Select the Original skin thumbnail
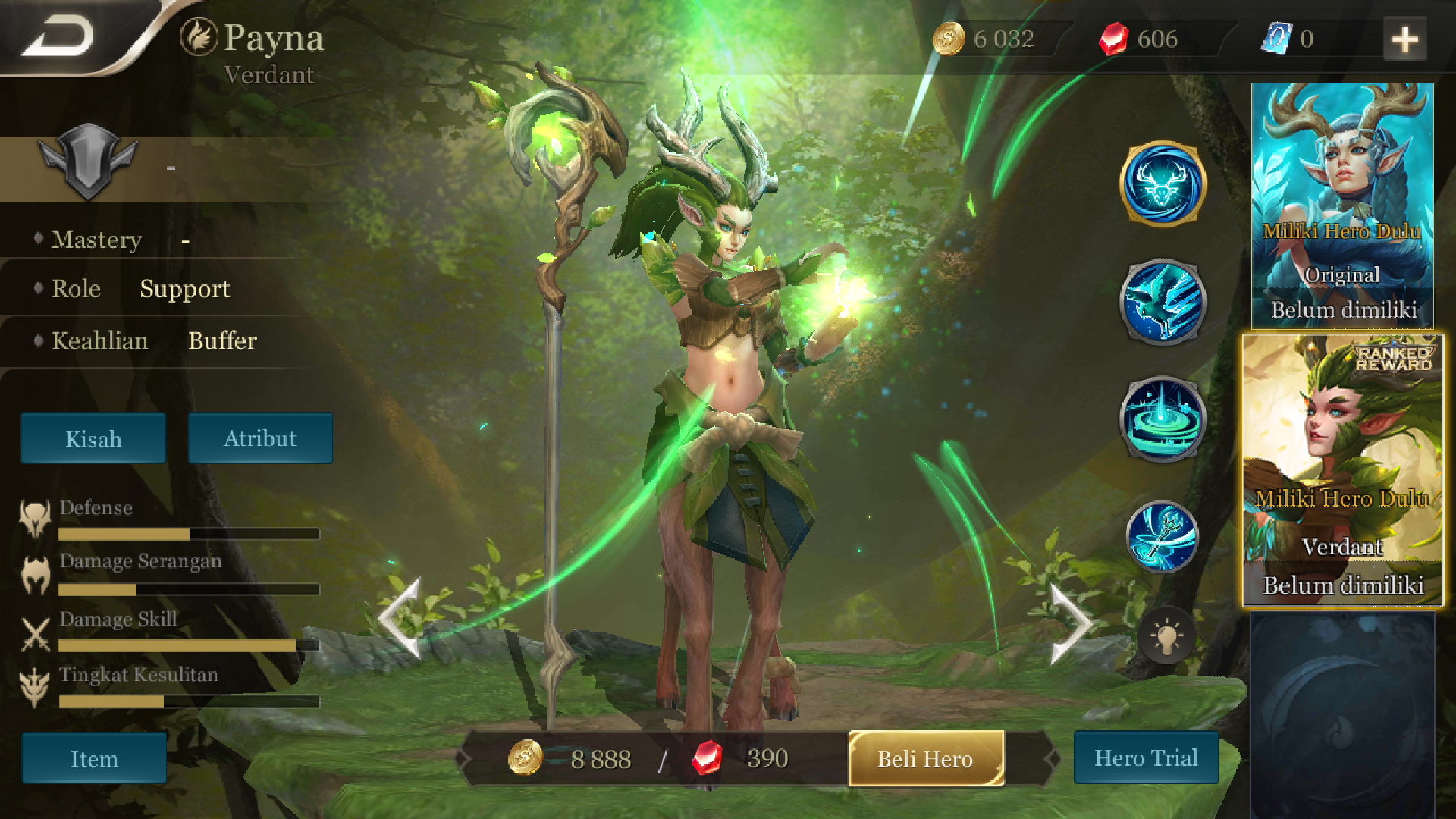This screenshot has width=1456, height=819. coord(1342,205)
